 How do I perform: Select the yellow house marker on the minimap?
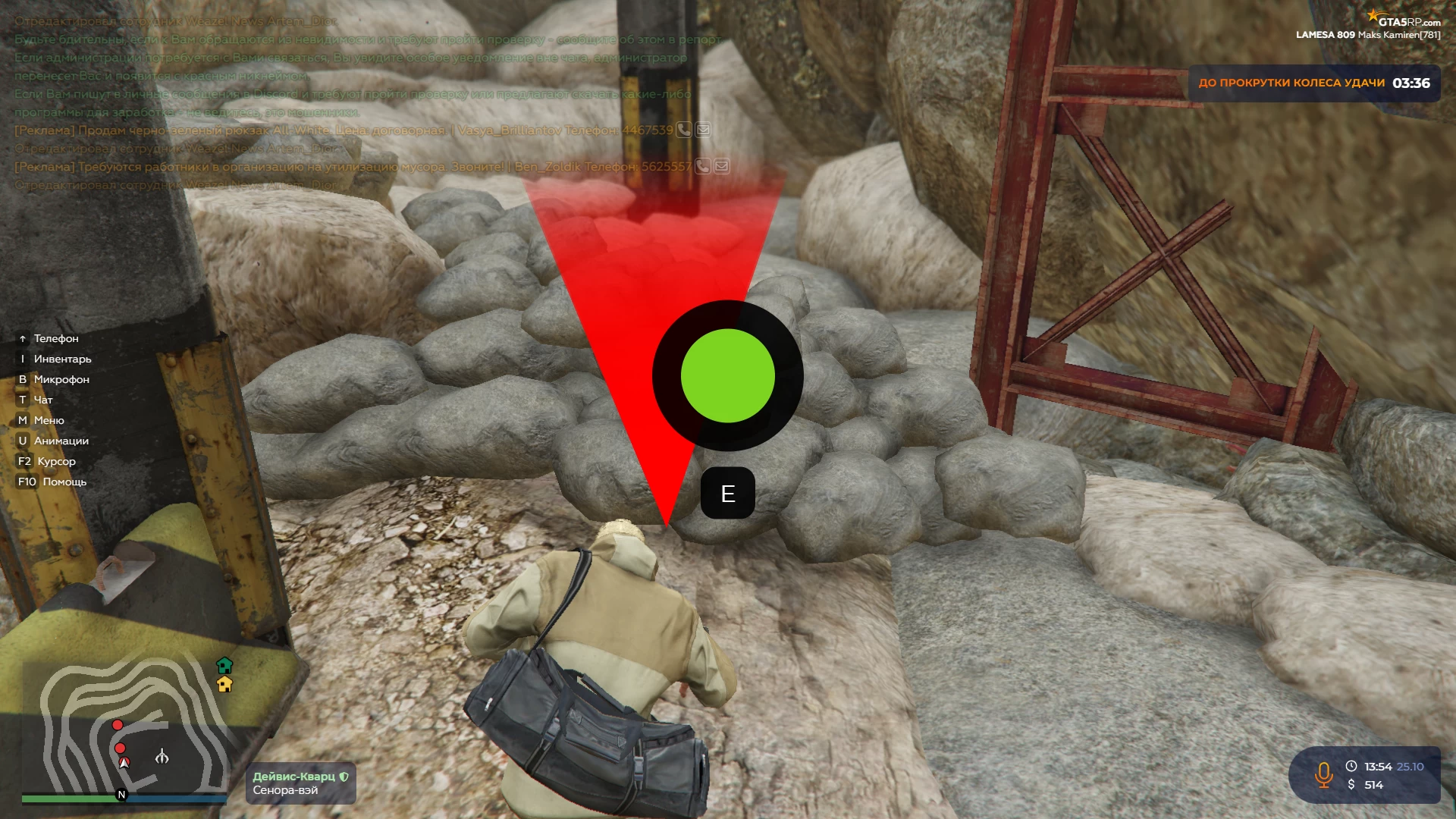224,684
